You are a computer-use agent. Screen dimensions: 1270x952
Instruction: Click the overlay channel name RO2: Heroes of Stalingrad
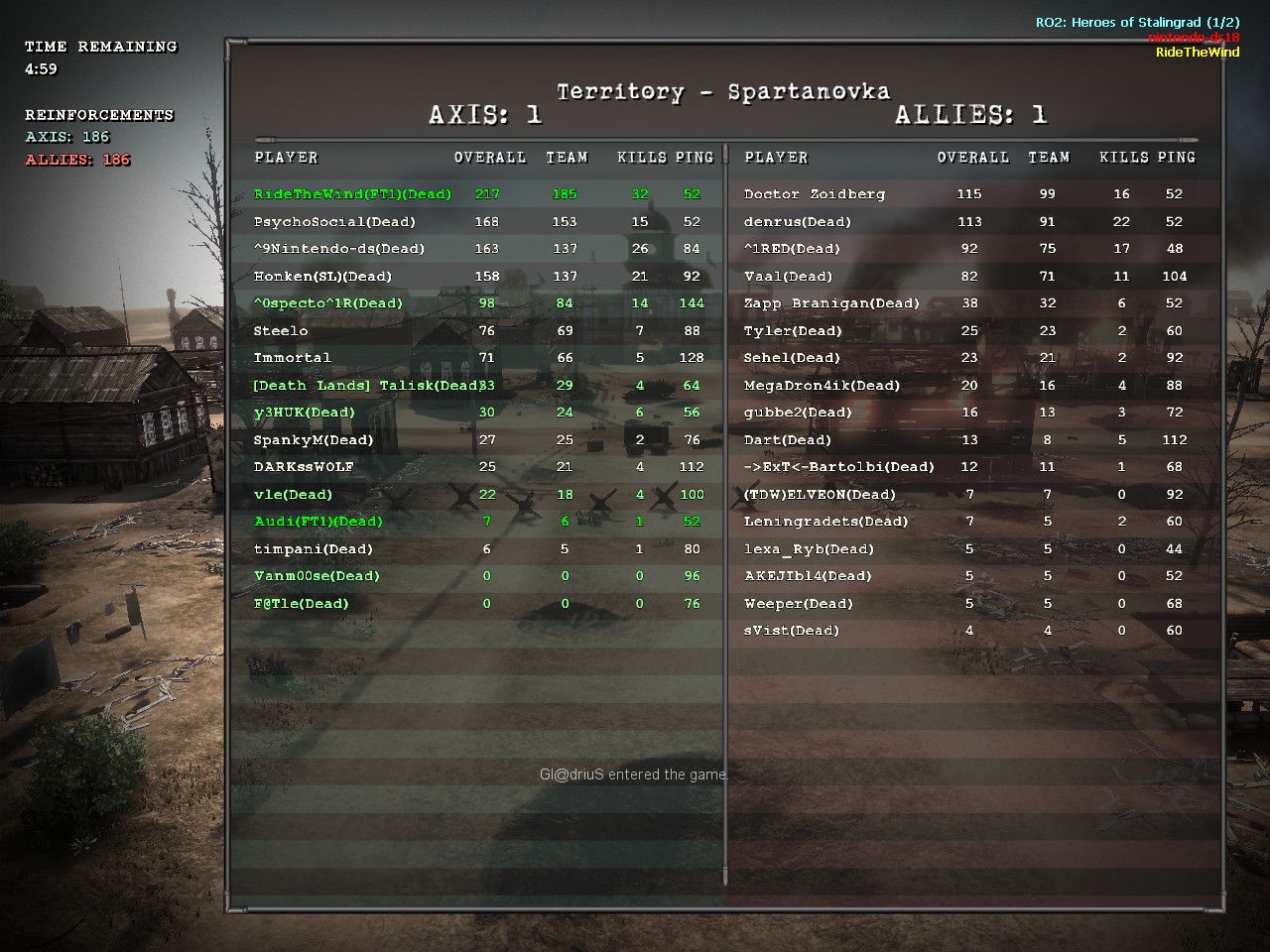pyautogui.click(x=1137, y=22)
